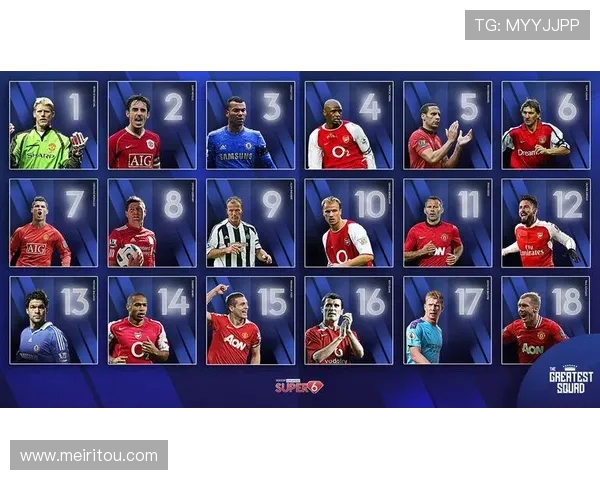Select the card numbered 16
Viewport: 600px width, 480px height.
pyautogui.click(x=349, y=320)
